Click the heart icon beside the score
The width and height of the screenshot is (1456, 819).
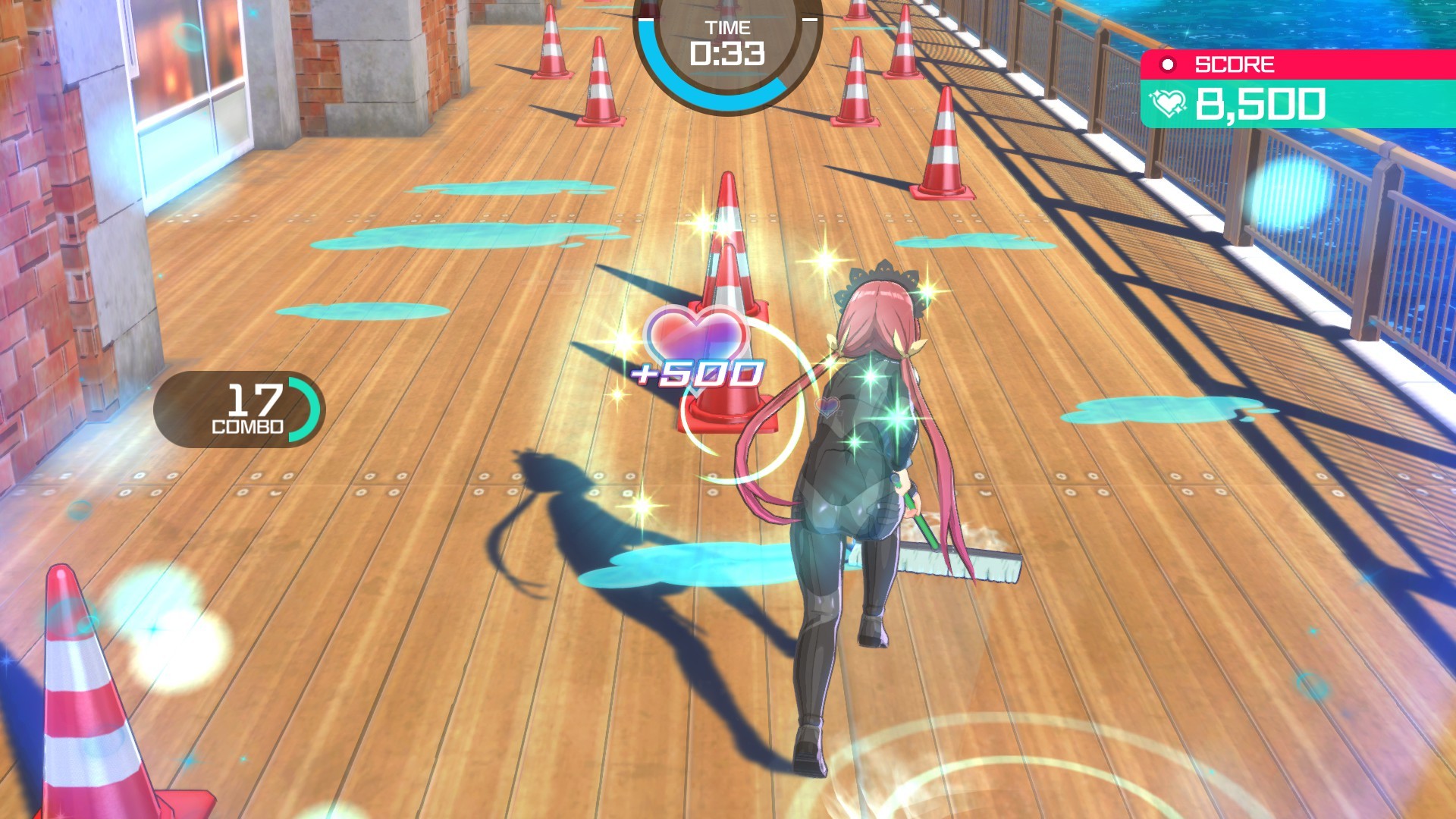(1168, 103)
